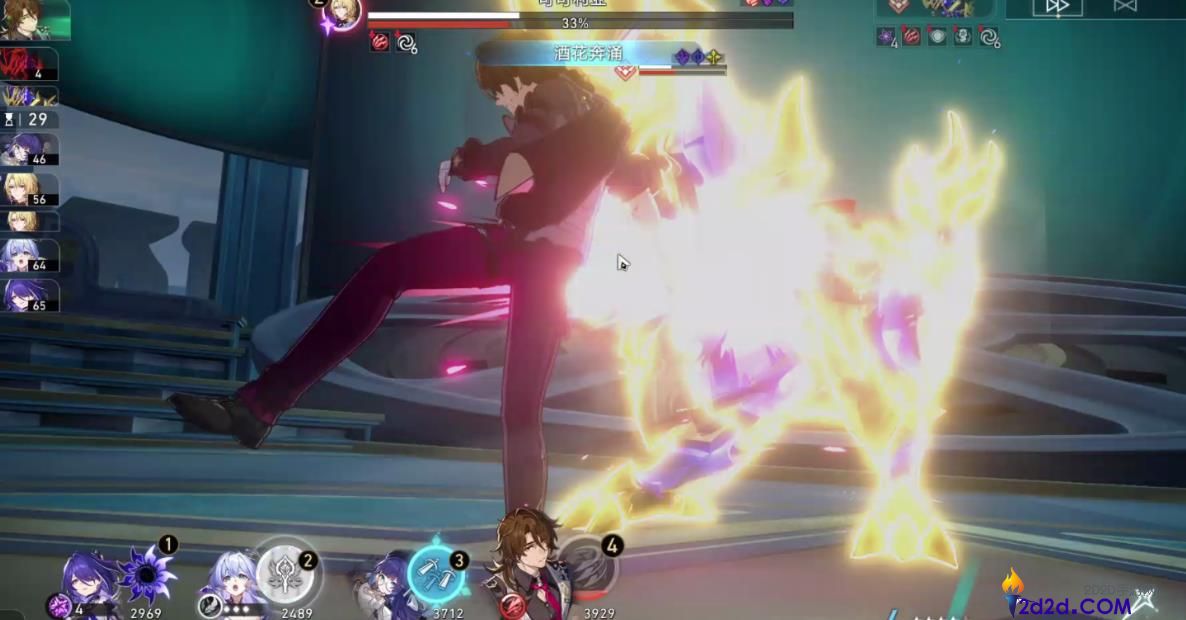Click the blonde enemy portrait beside the HP bar
The image size is (1186, 620).
[x=346, y=12]
